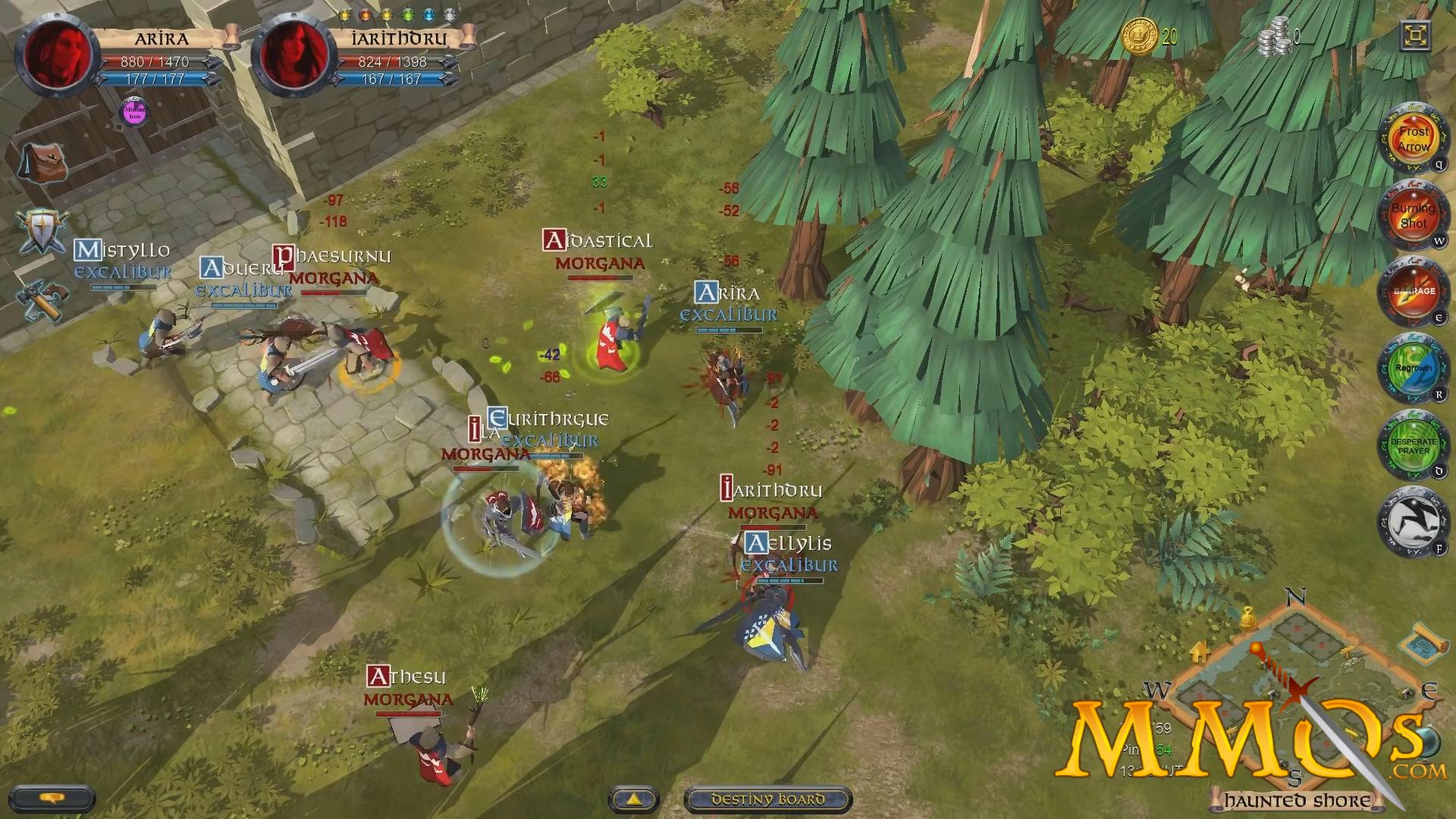Use the Barrage ability

point(1414,292)
